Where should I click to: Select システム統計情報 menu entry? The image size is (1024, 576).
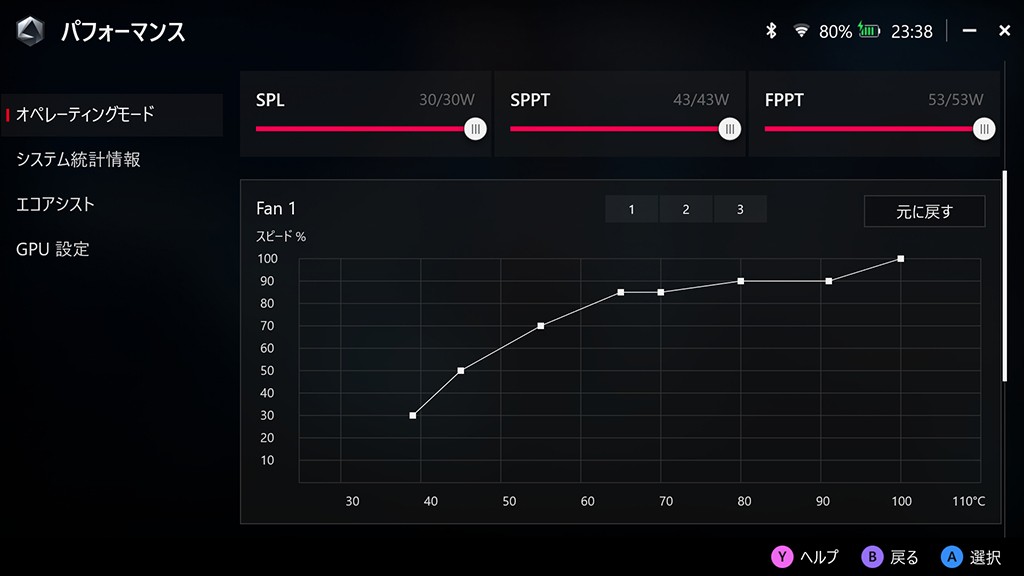(79, 160)
